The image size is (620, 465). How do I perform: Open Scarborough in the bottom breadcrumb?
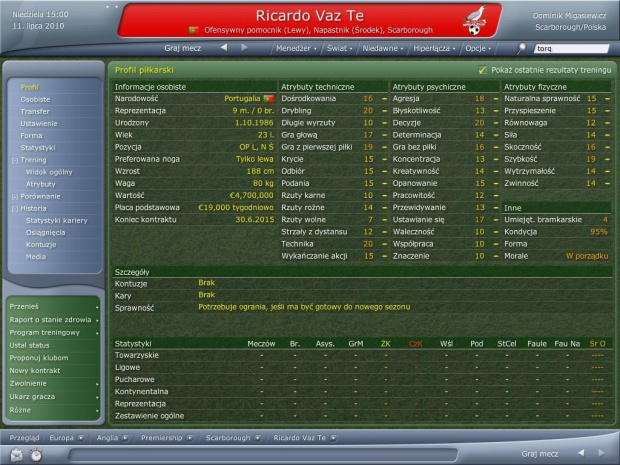tap(227, 438)
